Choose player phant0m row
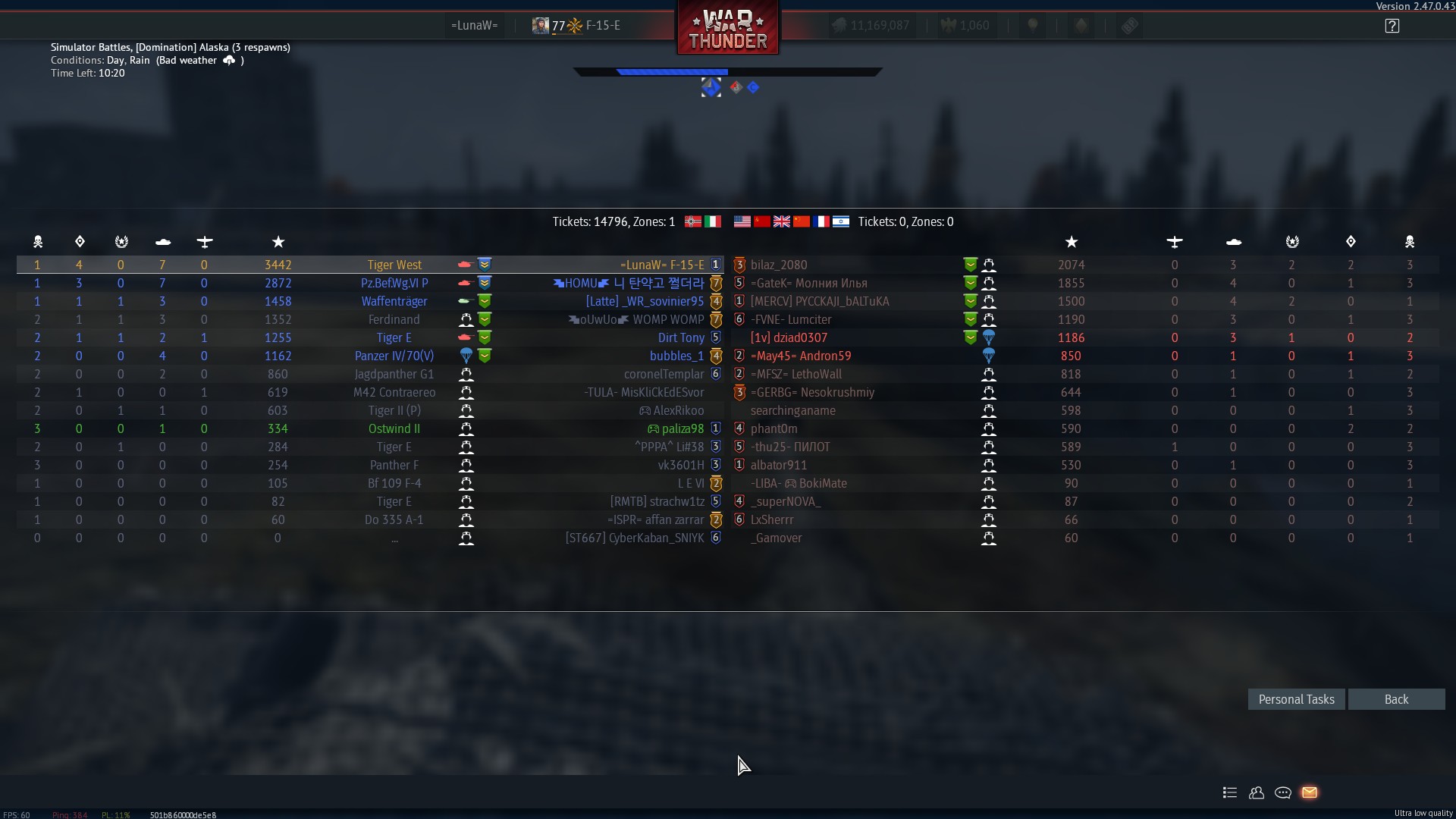 773,428
